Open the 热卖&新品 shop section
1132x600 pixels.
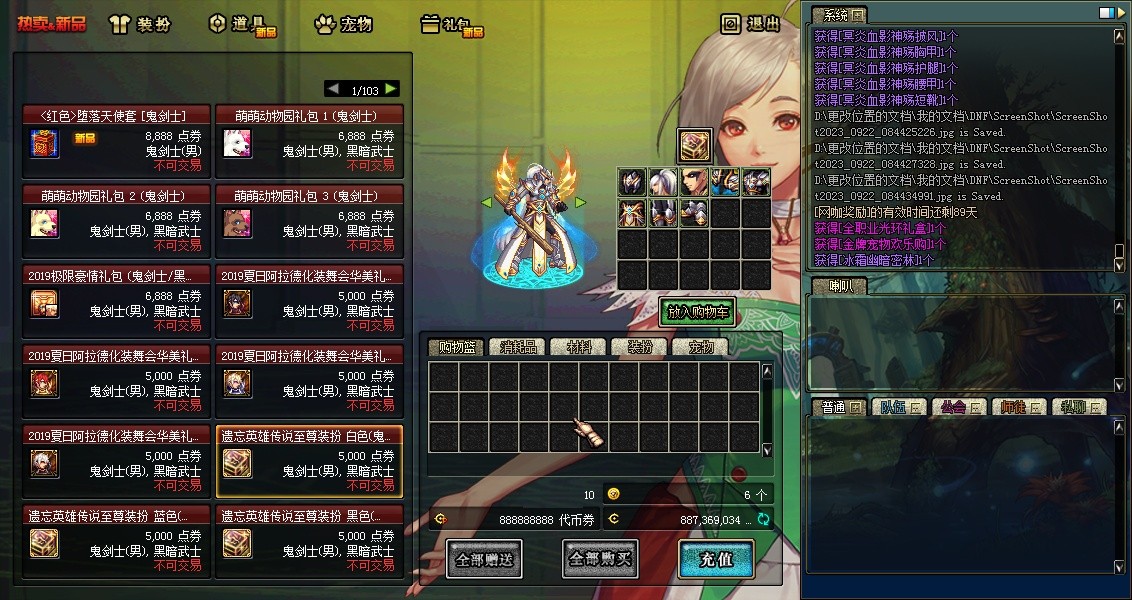tap(51, 23)
